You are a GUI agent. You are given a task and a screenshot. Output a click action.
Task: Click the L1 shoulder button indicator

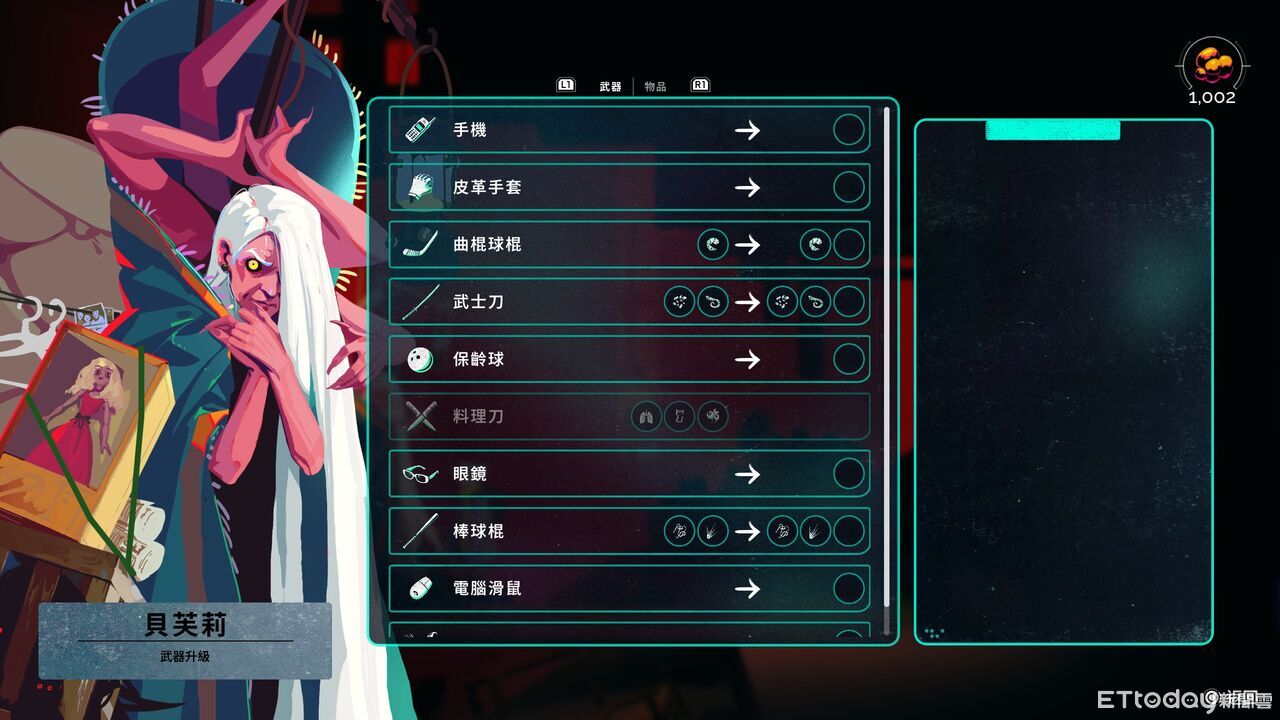tap(566, 85)
